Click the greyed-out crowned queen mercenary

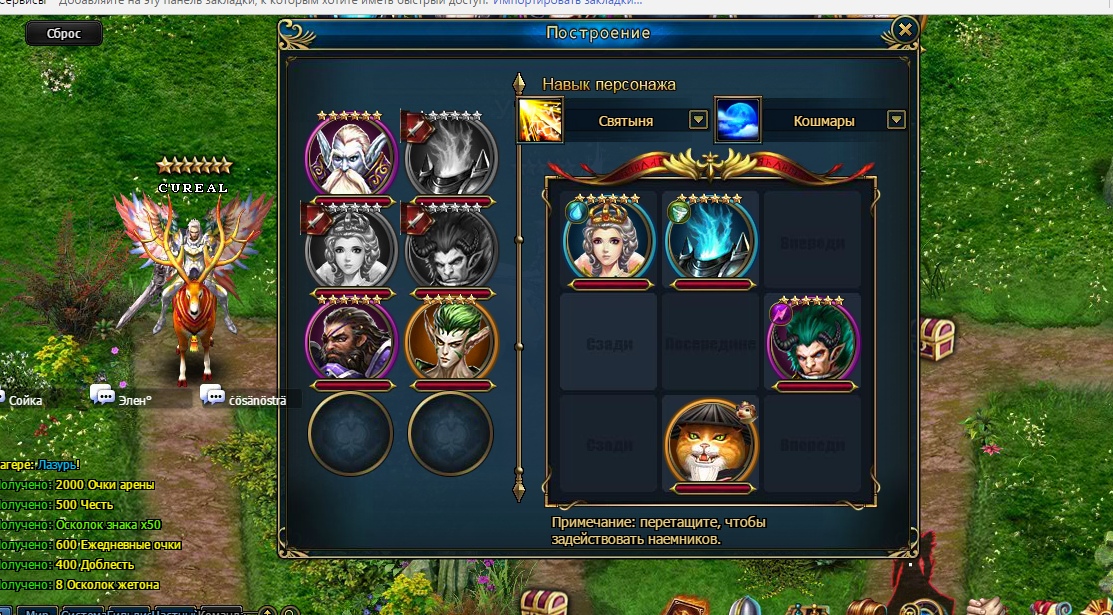click(x=351, y=248)
